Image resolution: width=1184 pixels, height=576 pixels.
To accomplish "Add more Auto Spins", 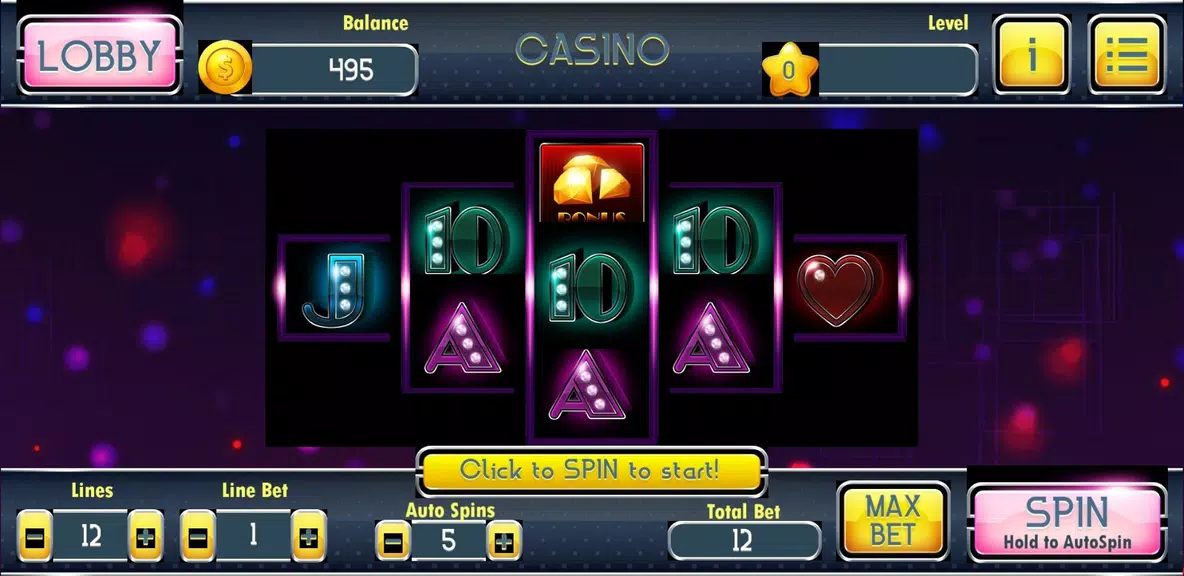I will pos(504,542).
